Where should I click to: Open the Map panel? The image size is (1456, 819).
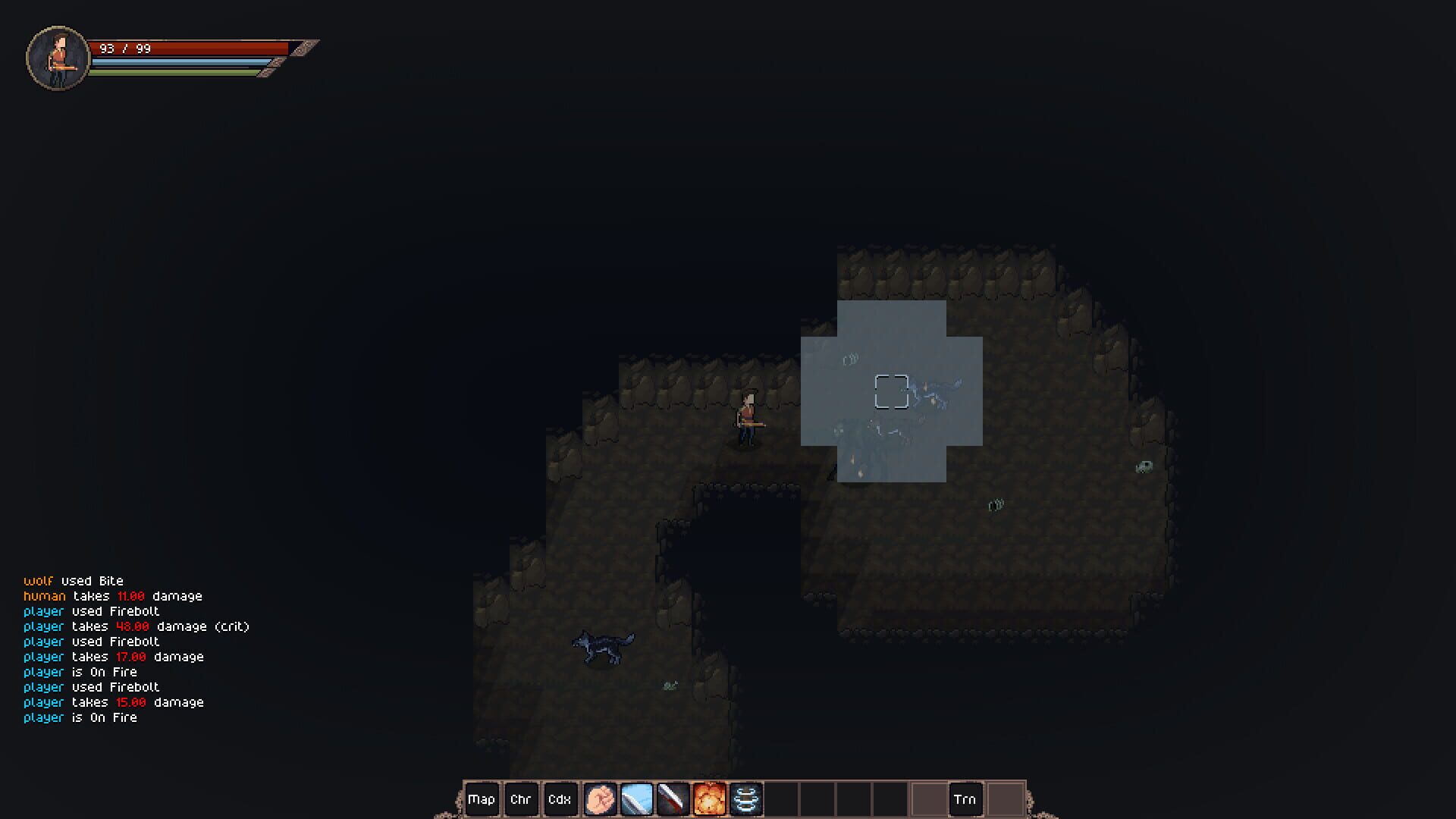(482, 799)
